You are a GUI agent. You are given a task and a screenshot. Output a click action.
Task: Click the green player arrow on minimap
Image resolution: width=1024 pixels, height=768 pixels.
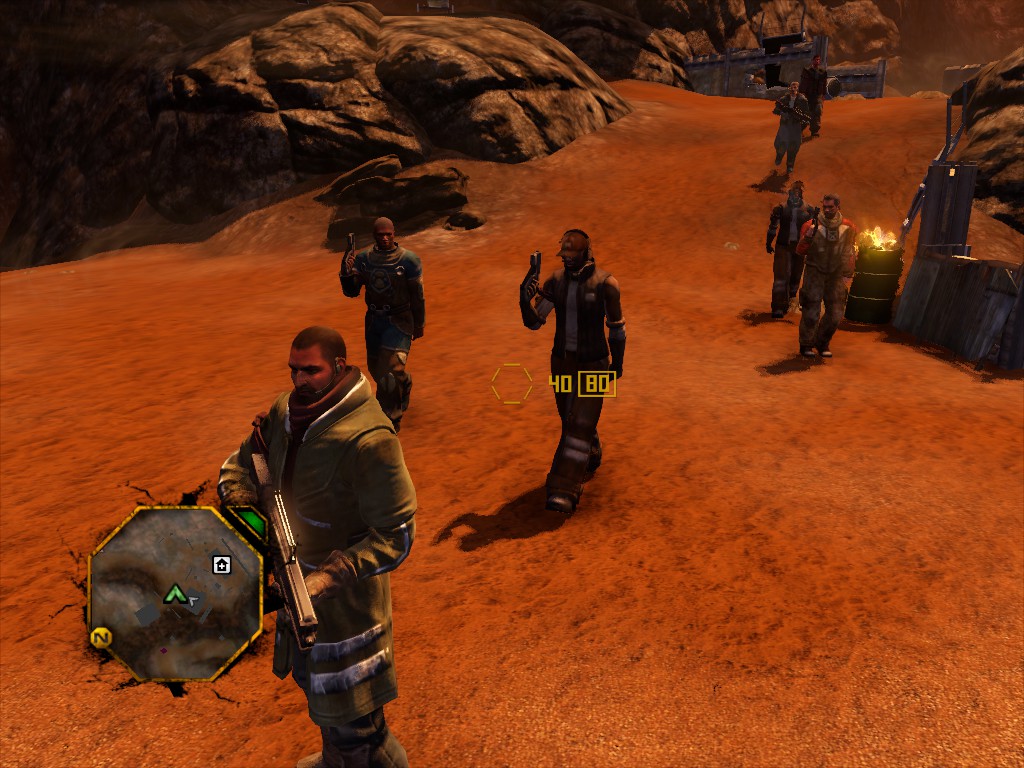tap(176, 595)
